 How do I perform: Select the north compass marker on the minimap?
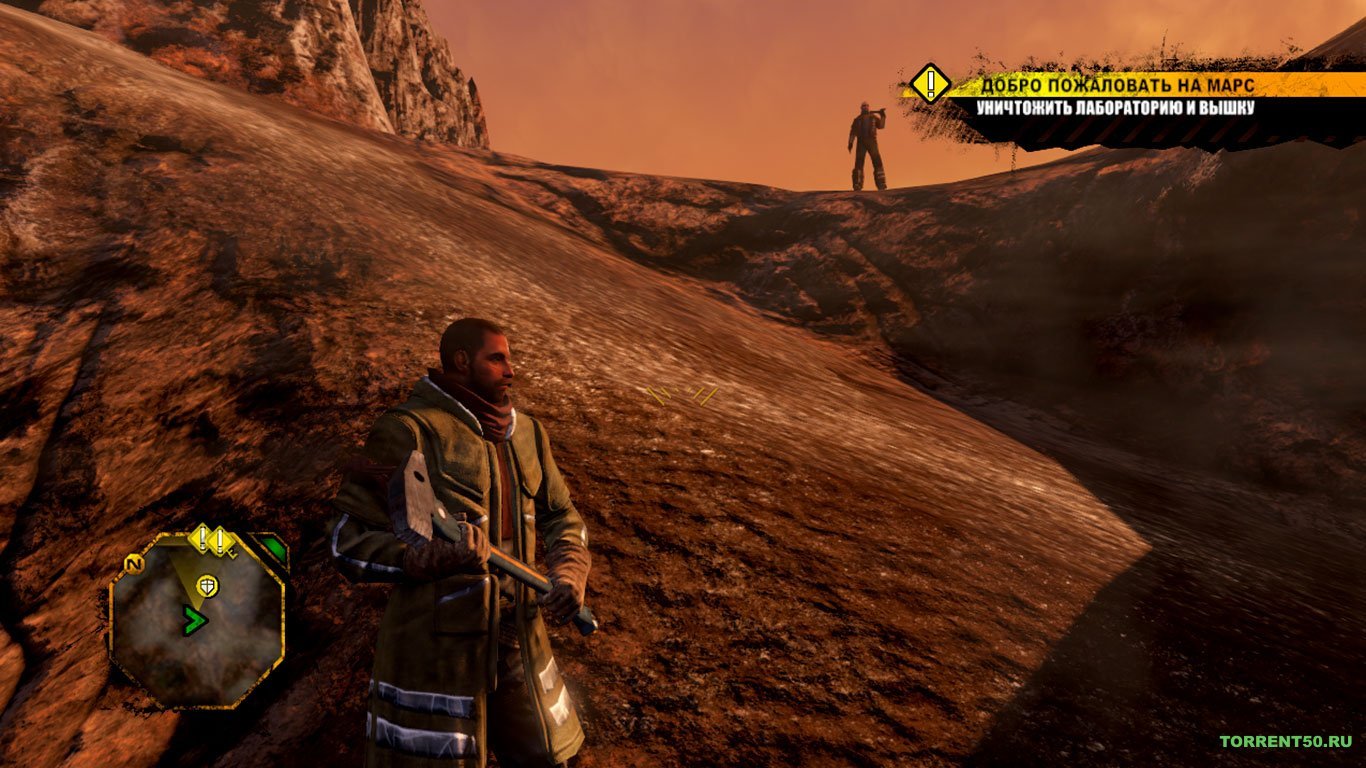point(130,564)
